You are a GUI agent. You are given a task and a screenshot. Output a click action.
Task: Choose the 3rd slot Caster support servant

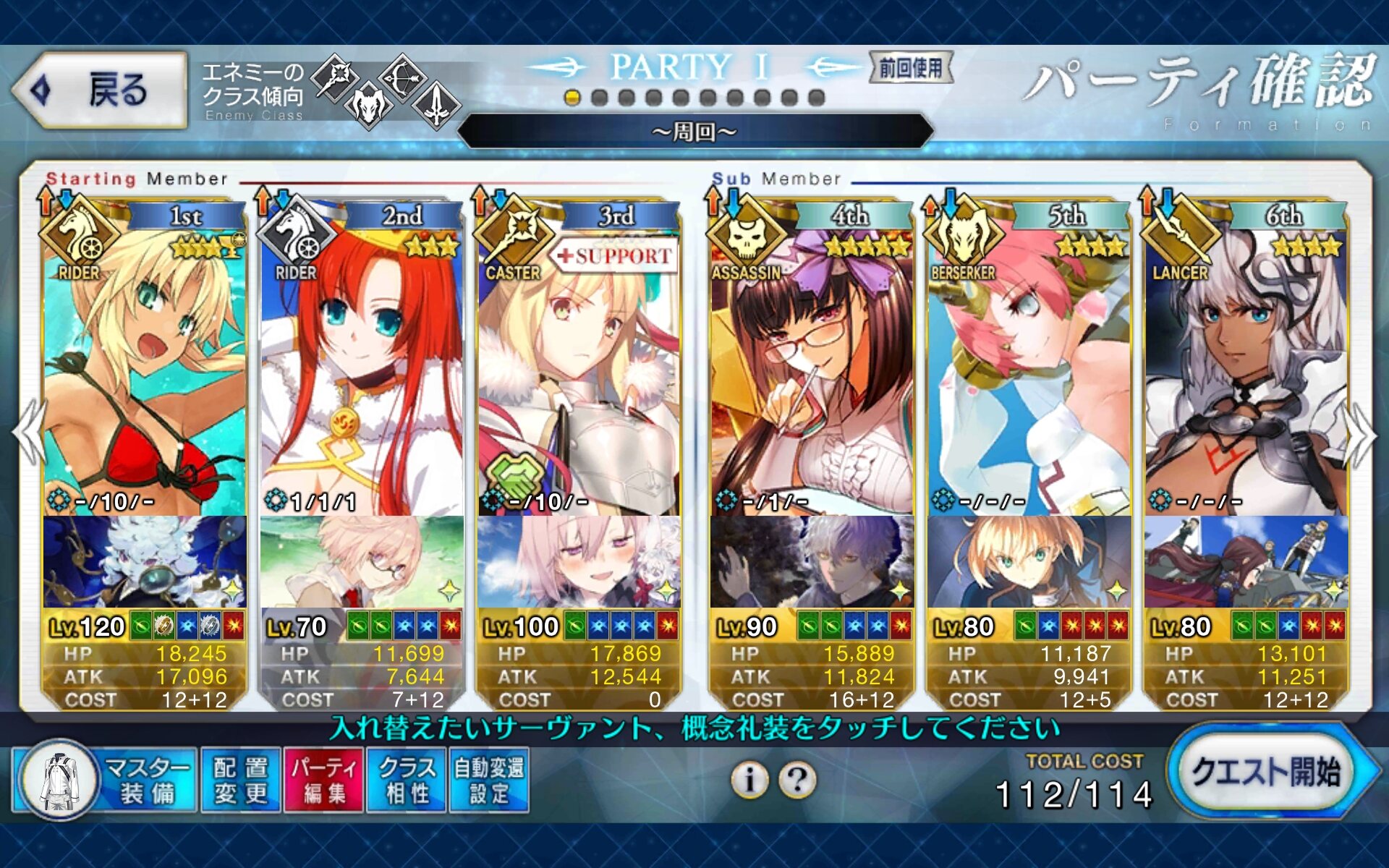click(x=579, y=362)
